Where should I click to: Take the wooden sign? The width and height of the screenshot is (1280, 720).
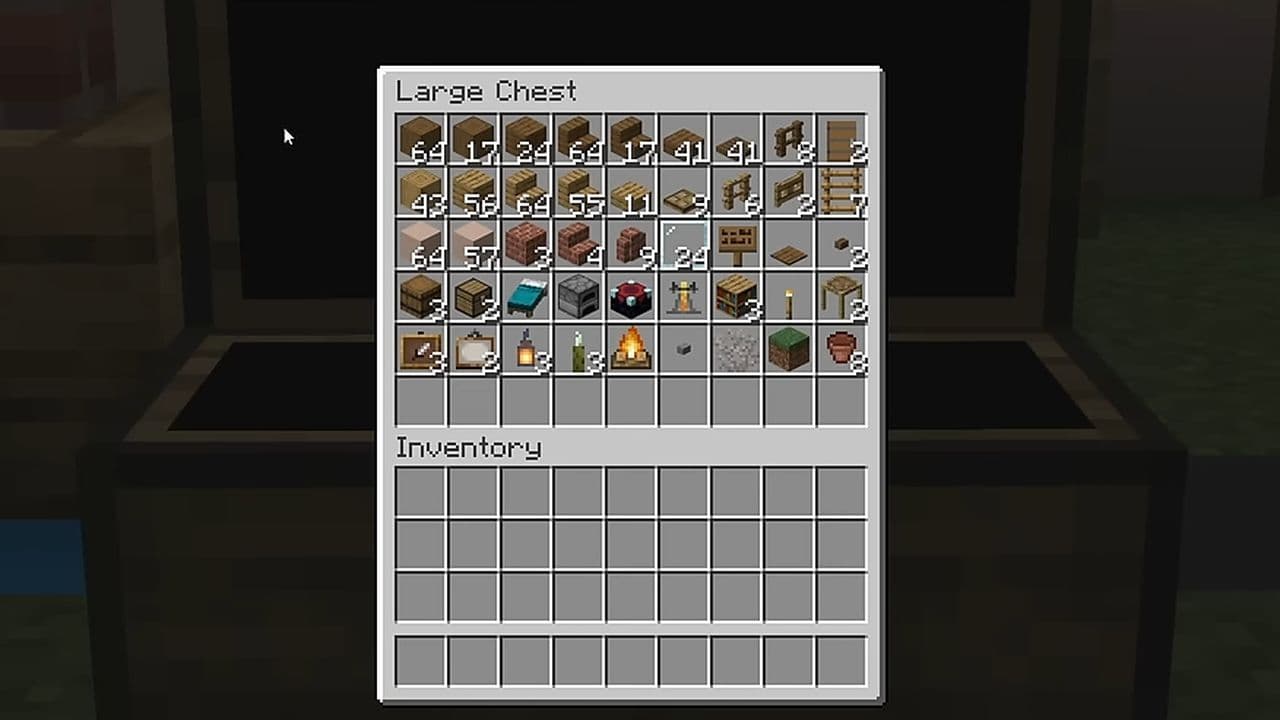pos(737,244)
